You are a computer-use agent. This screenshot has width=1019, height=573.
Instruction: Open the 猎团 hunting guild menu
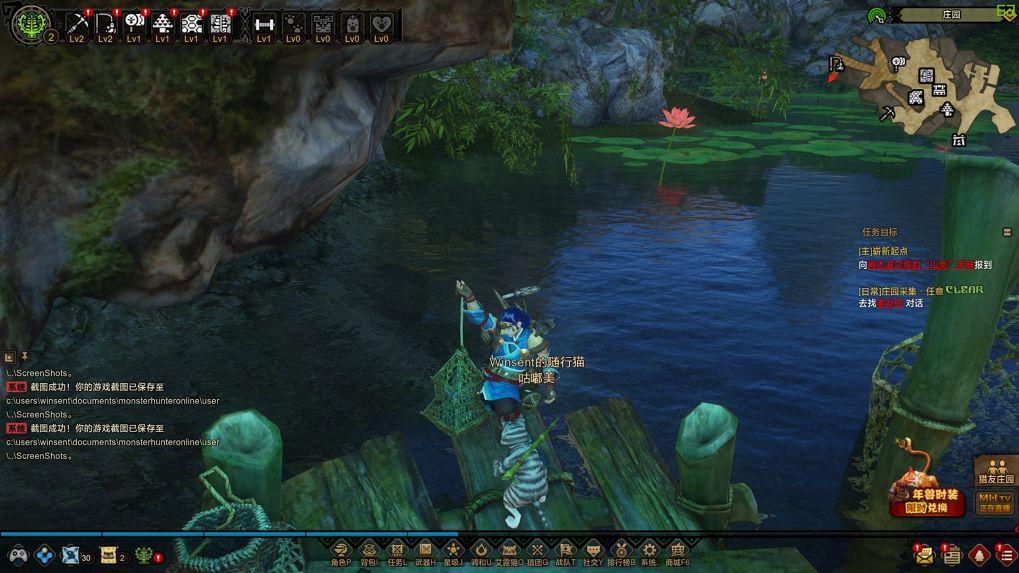[537, 550]
